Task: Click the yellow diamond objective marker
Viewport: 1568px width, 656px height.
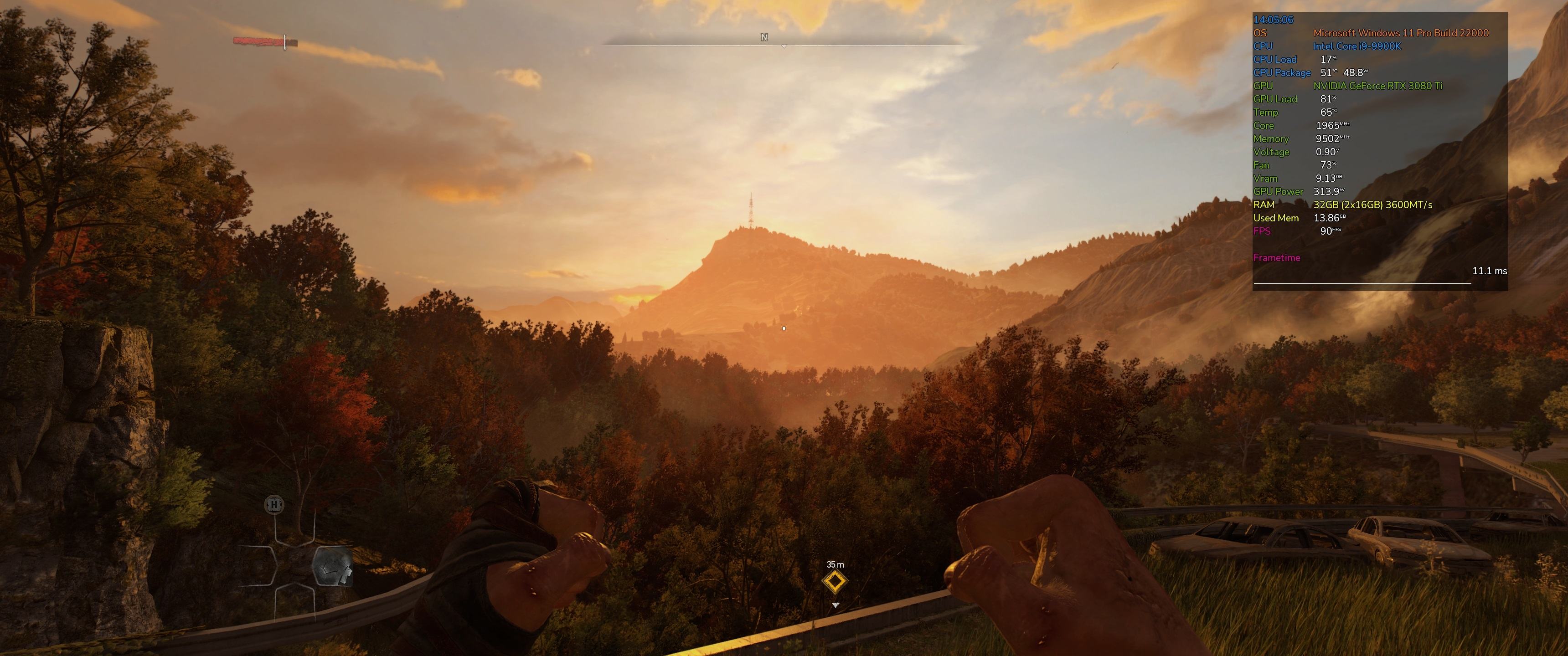Action: pyautogui.click(x=835, y=582)
